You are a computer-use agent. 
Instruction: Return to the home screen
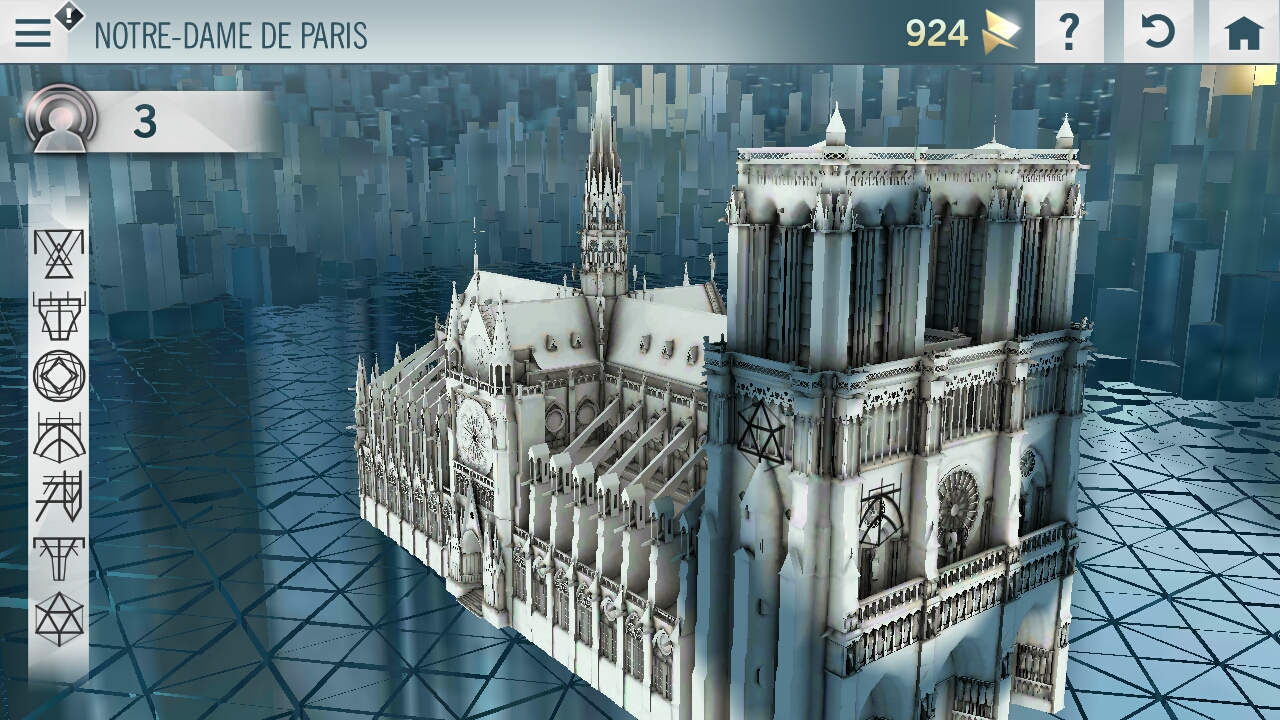[x=1243, y=33]
